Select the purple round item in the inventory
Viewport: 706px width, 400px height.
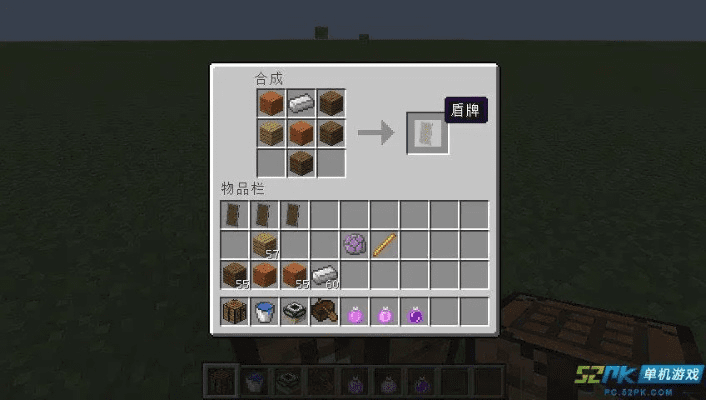tap(354, 244)
